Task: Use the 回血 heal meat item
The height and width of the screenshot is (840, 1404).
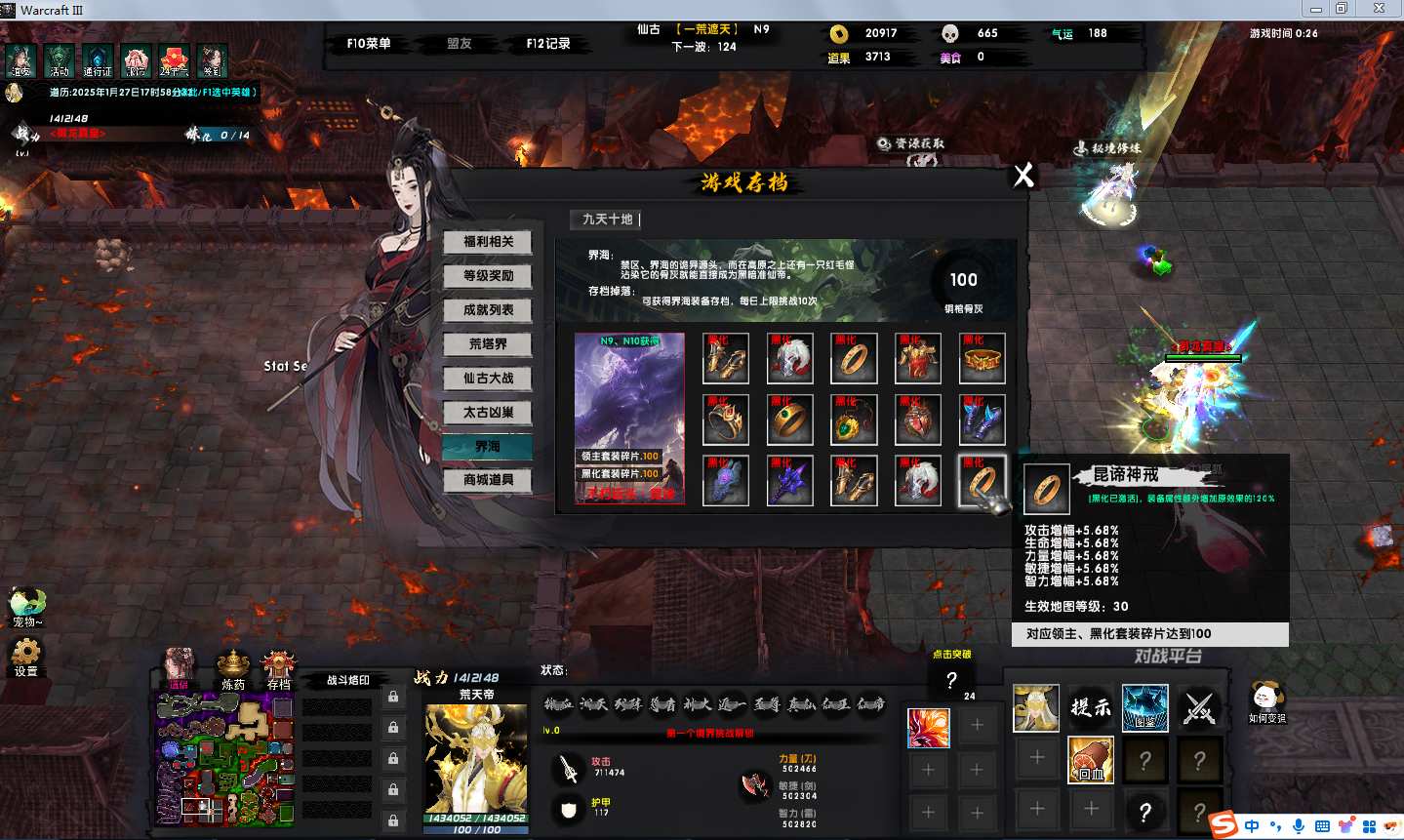Action: (1091, 759)
